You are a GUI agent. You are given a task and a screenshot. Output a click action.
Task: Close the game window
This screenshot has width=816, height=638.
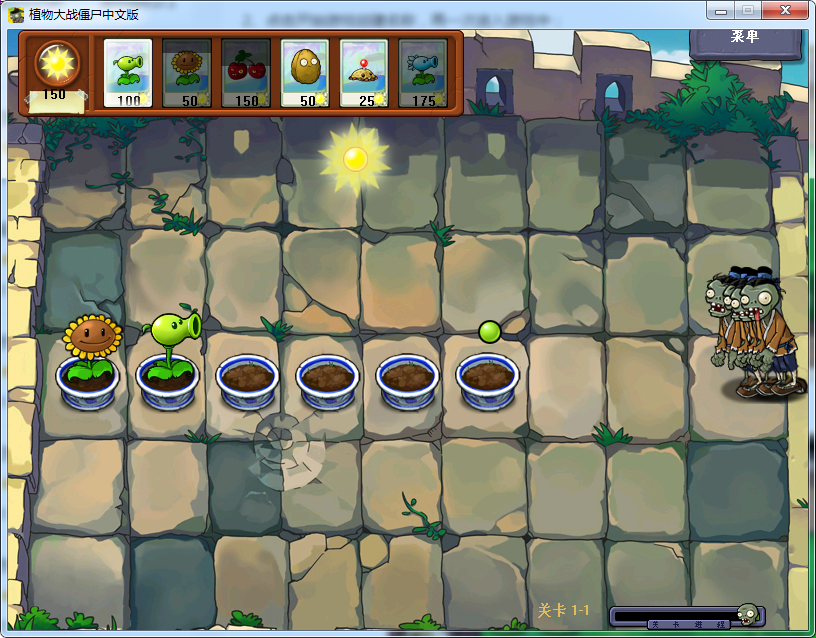[785, 9]
